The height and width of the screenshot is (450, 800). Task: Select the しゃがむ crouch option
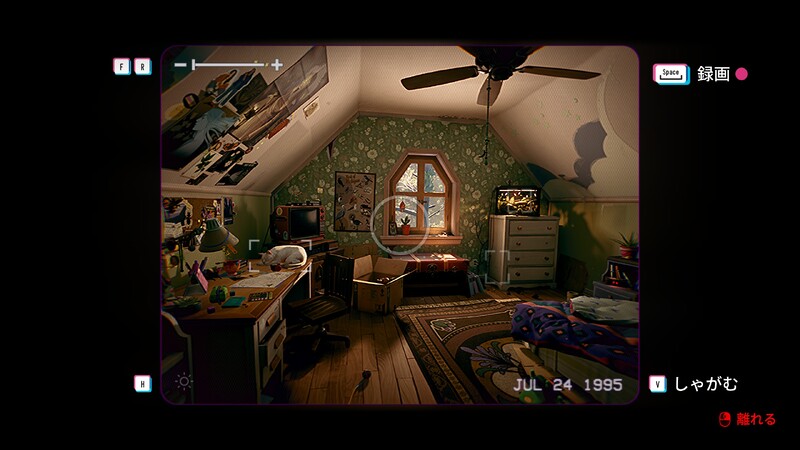tap(706, 384)
